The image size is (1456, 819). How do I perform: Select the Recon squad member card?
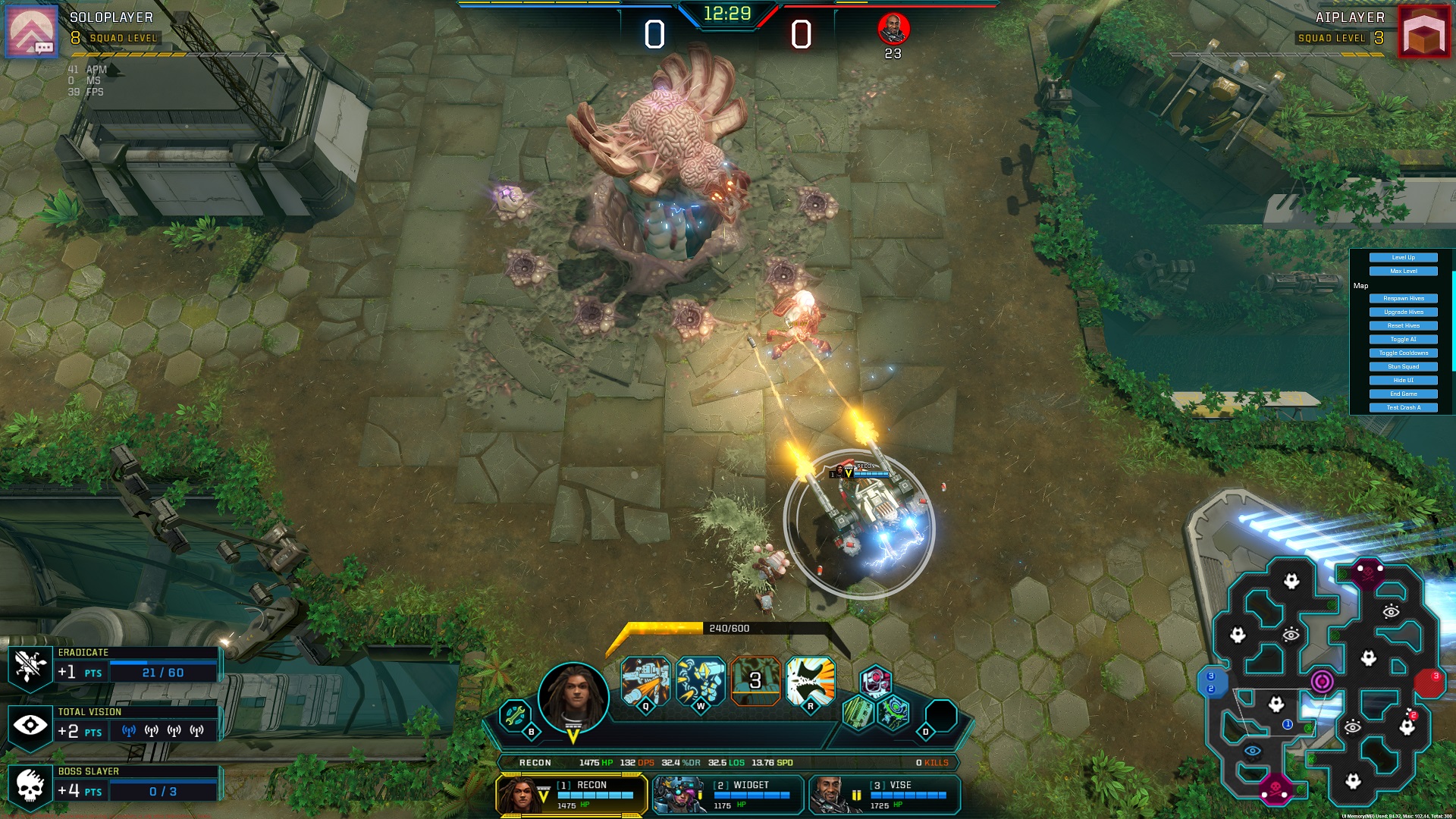tap(572, 795)
